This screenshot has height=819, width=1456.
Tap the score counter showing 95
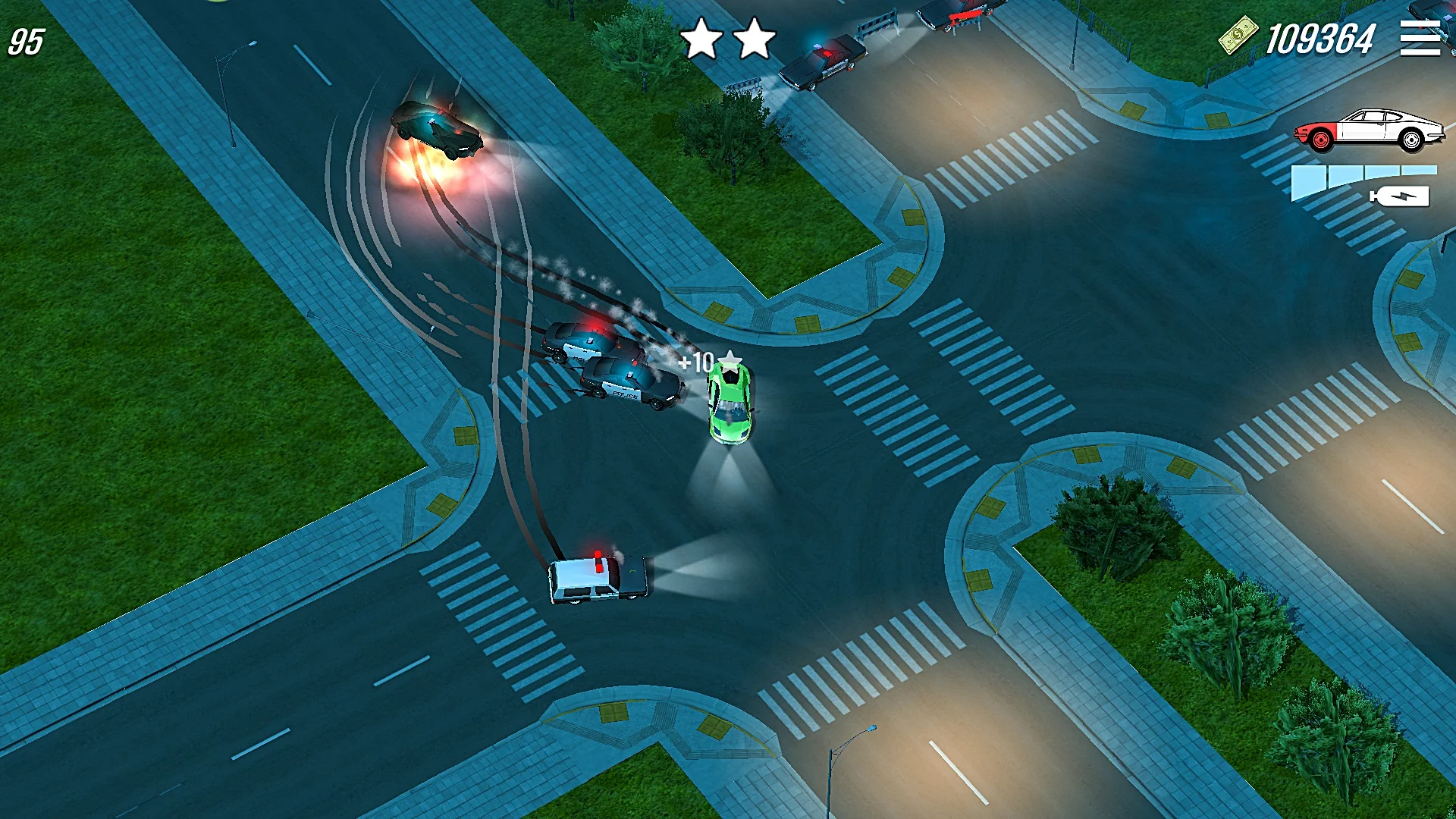24,42
